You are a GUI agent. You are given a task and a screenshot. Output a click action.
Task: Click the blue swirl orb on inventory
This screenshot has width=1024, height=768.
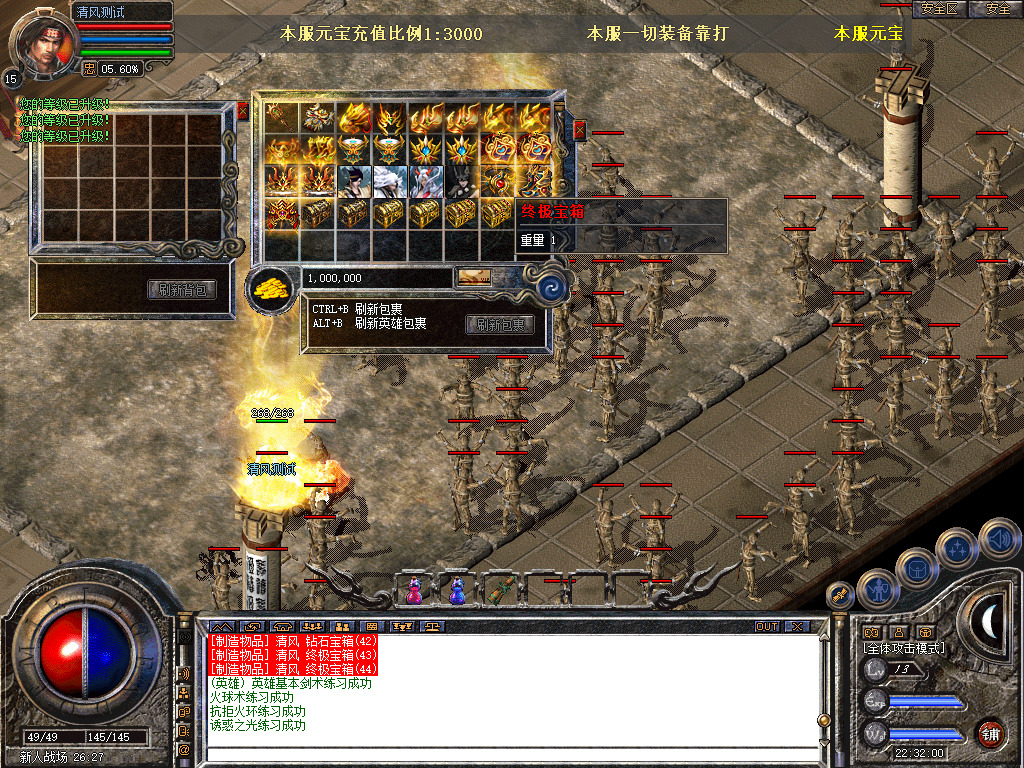click(x=552, y=289)
